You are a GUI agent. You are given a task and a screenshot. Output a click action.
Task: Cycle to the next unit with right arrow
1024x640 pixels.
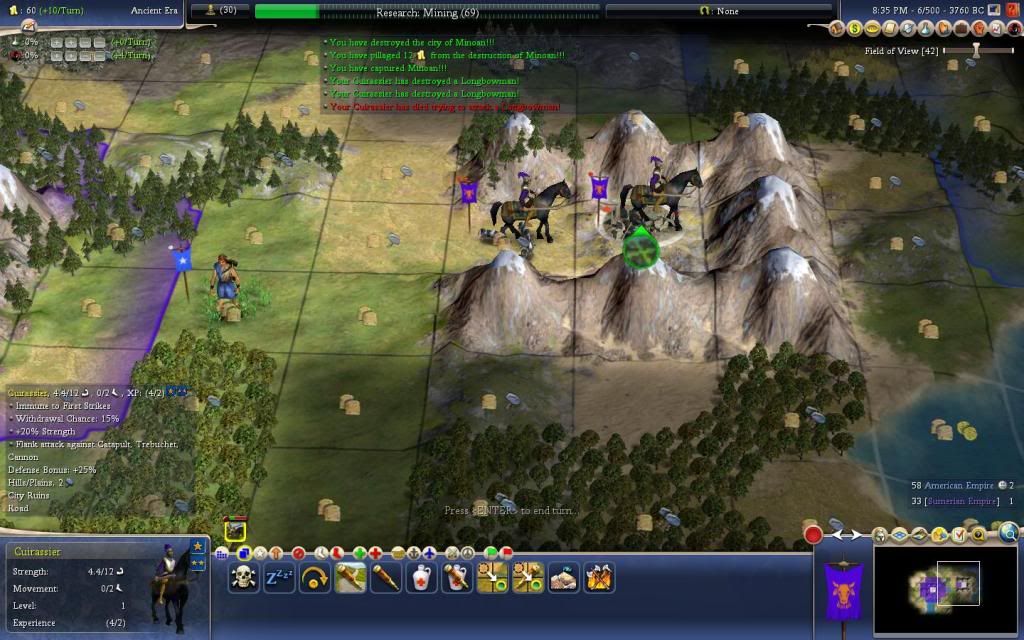pos(857,535)
